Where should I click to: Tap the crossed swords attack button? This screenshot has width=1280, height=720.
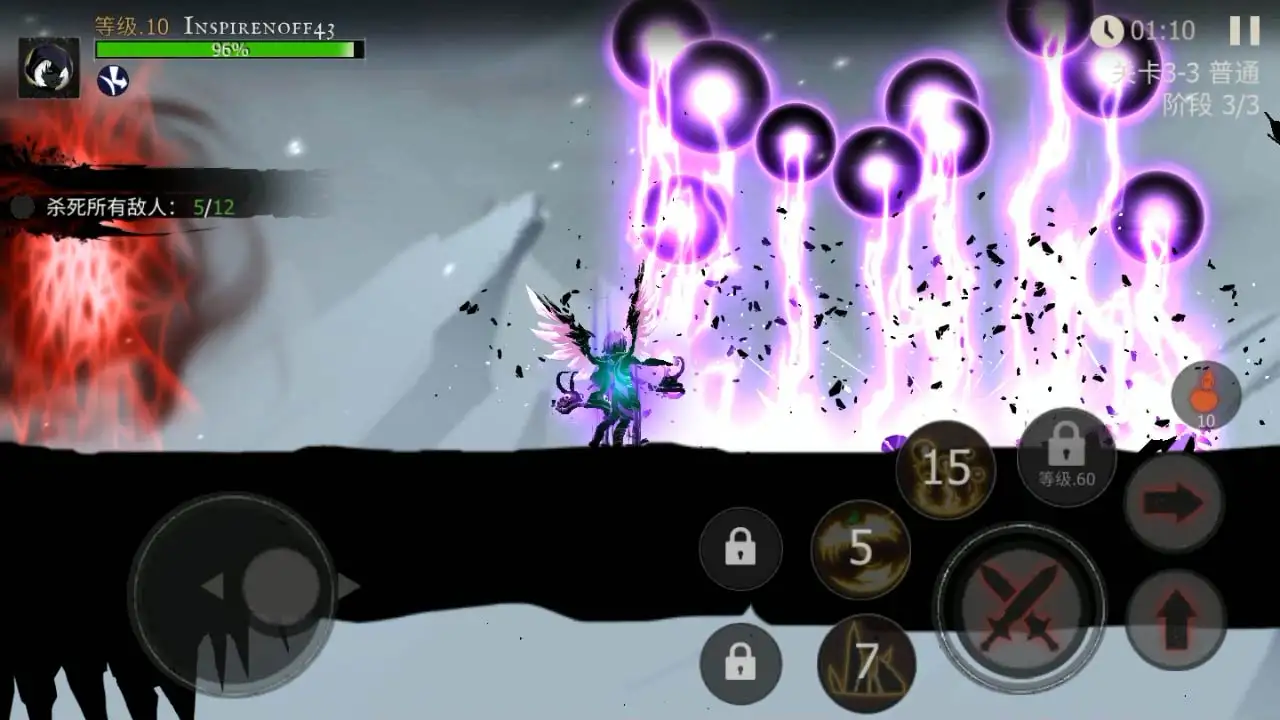point(1019,606)
